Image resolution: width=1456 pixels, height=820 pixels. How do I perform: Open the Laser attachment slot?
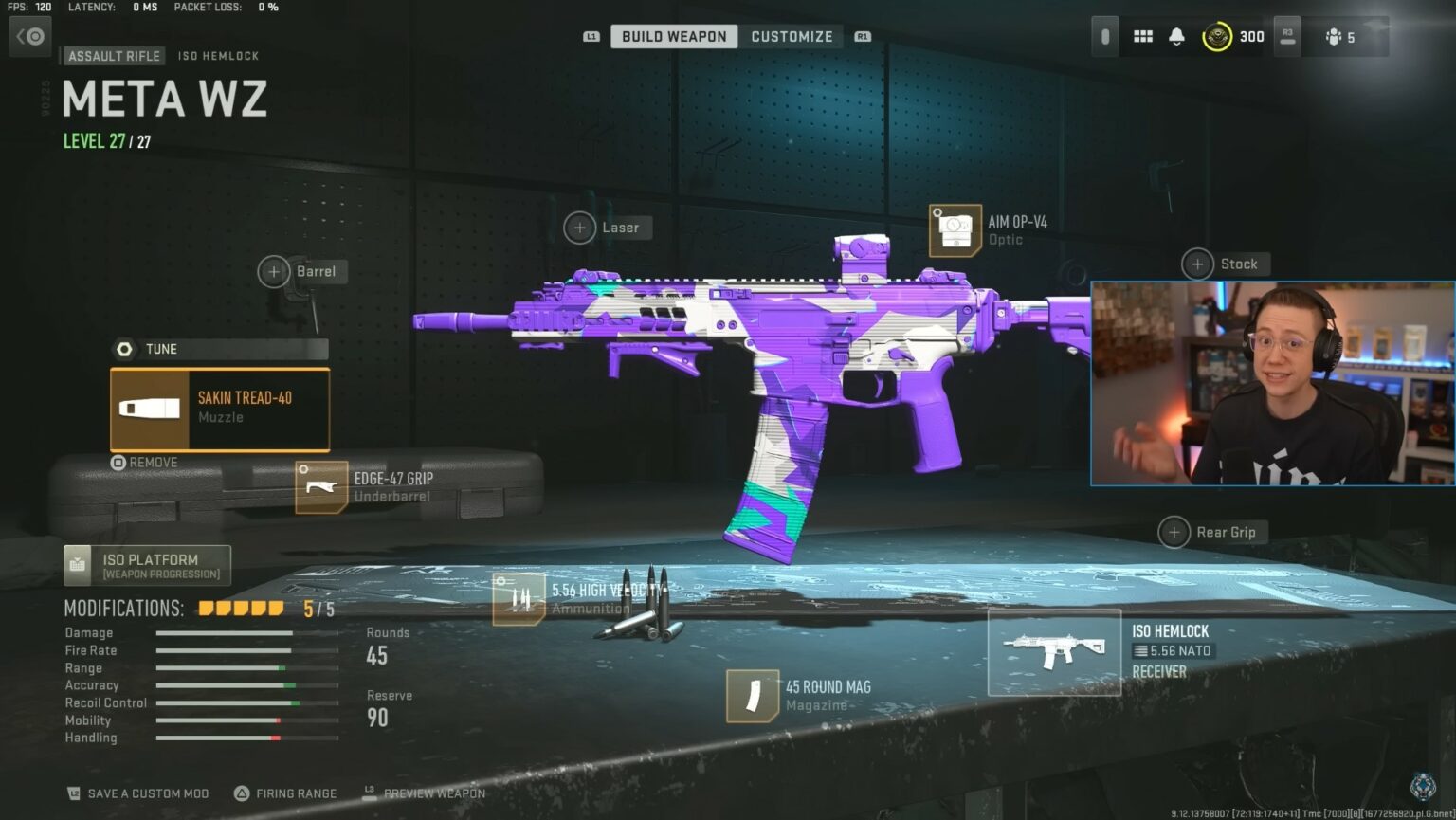tap(580, 228)
